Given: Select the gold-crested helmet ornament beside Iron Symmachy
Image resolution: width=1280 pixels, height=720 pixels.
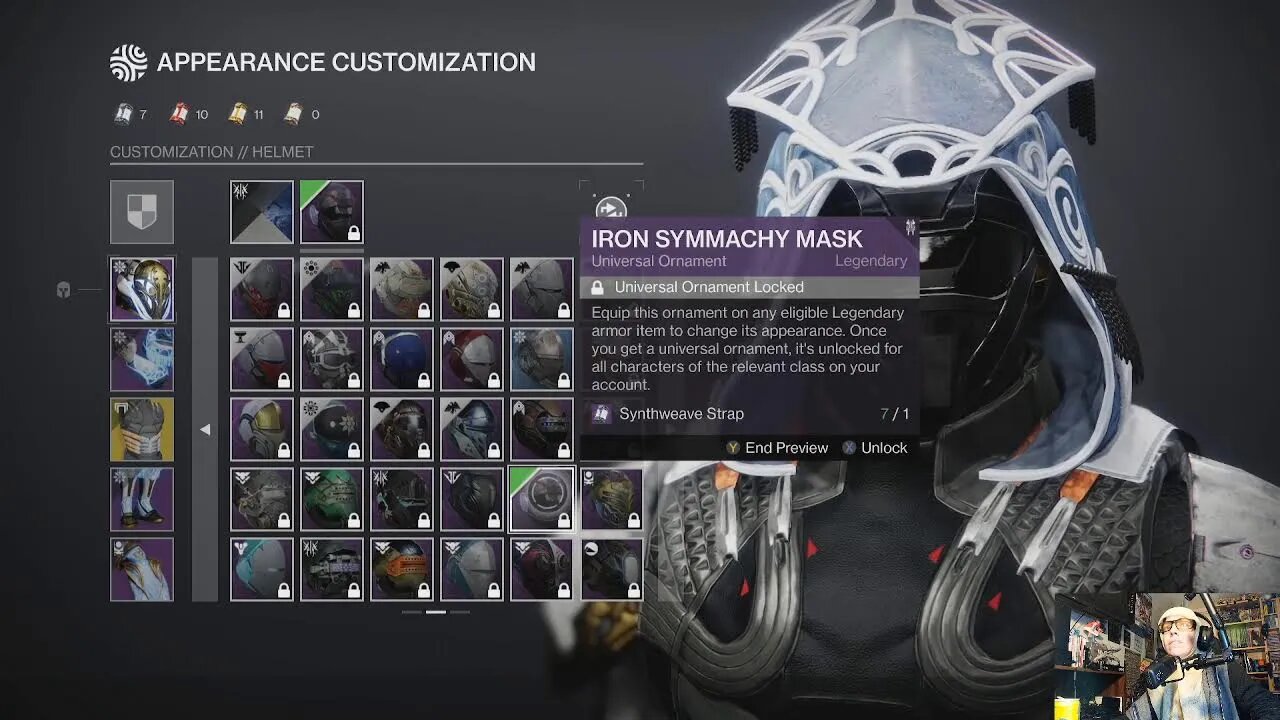Looking at the screenshot, I should 612,500.
